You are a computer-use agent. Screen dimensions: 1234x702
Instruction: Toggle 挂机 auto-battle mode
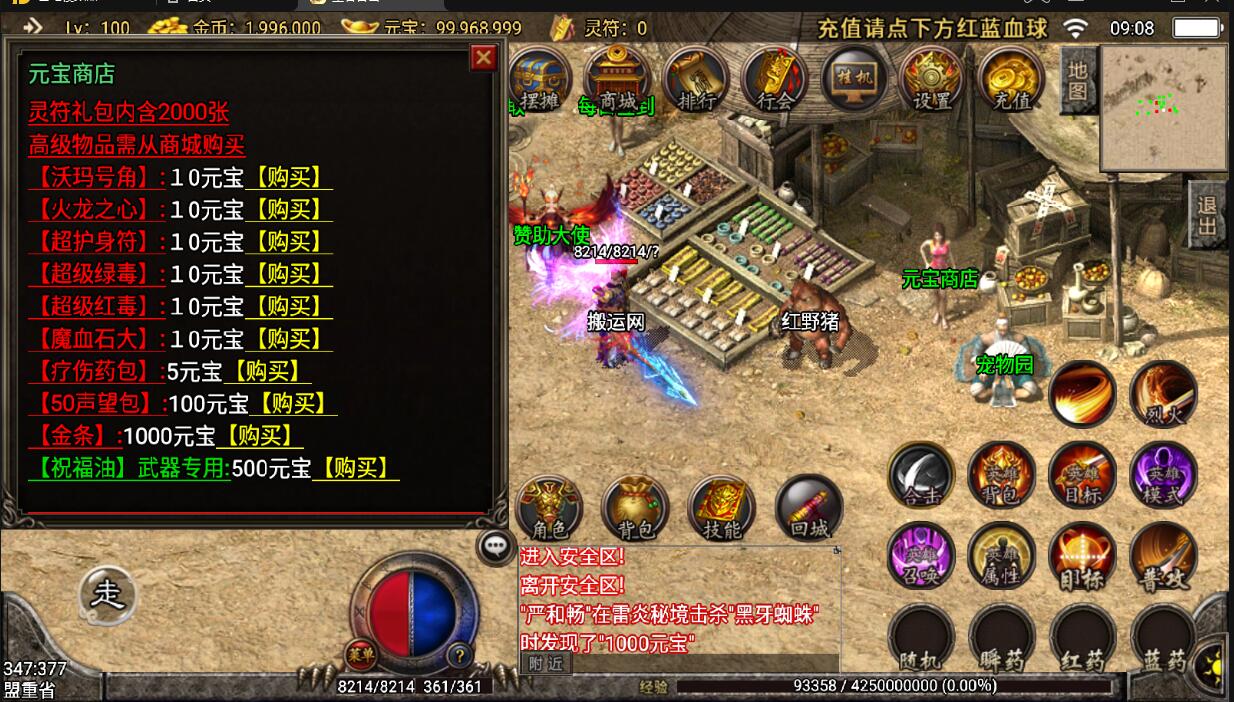click(x=852, y=78)
